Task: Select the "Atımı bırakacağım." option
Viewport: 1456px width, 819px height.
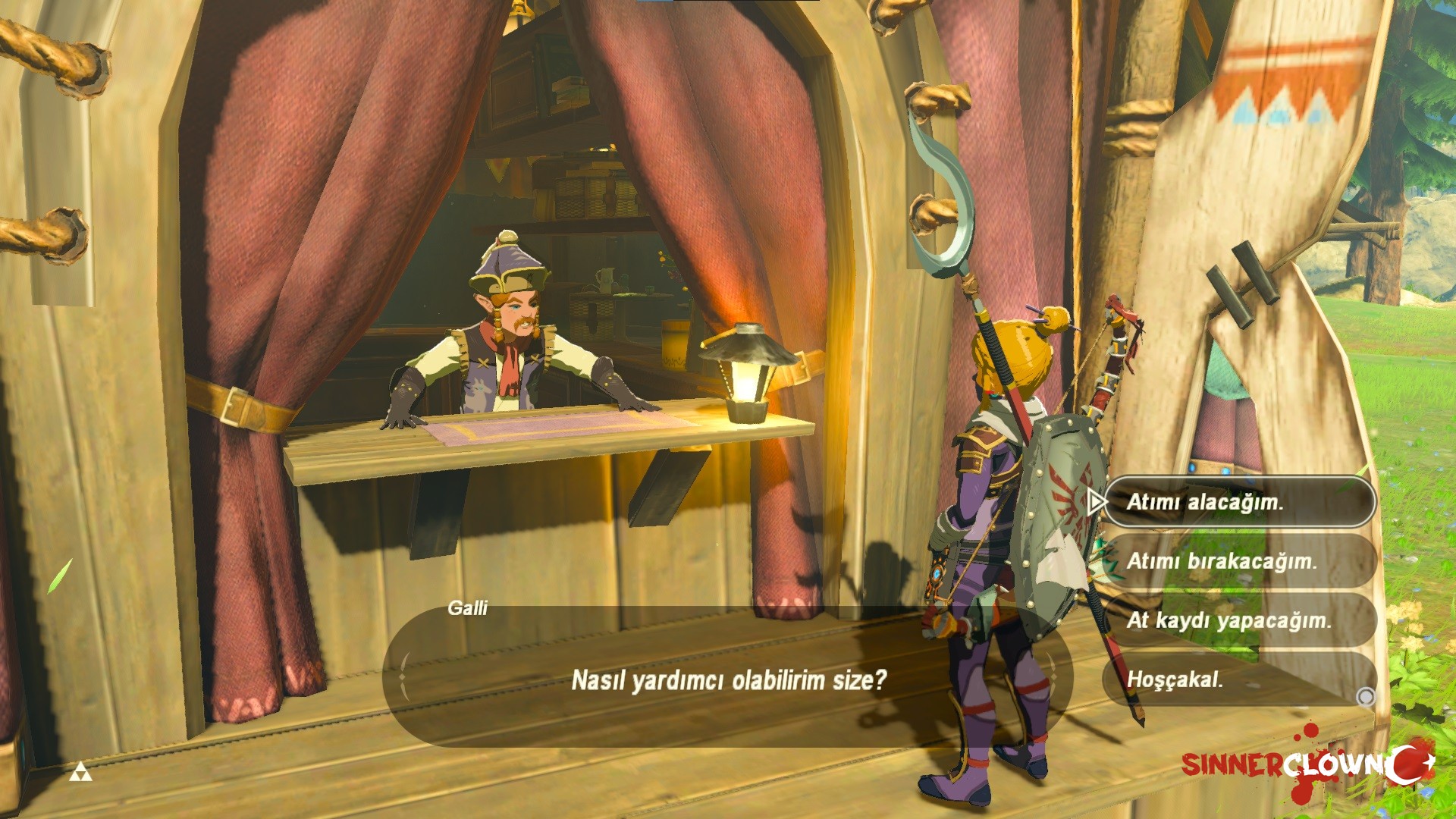Action: point(1238,561)
